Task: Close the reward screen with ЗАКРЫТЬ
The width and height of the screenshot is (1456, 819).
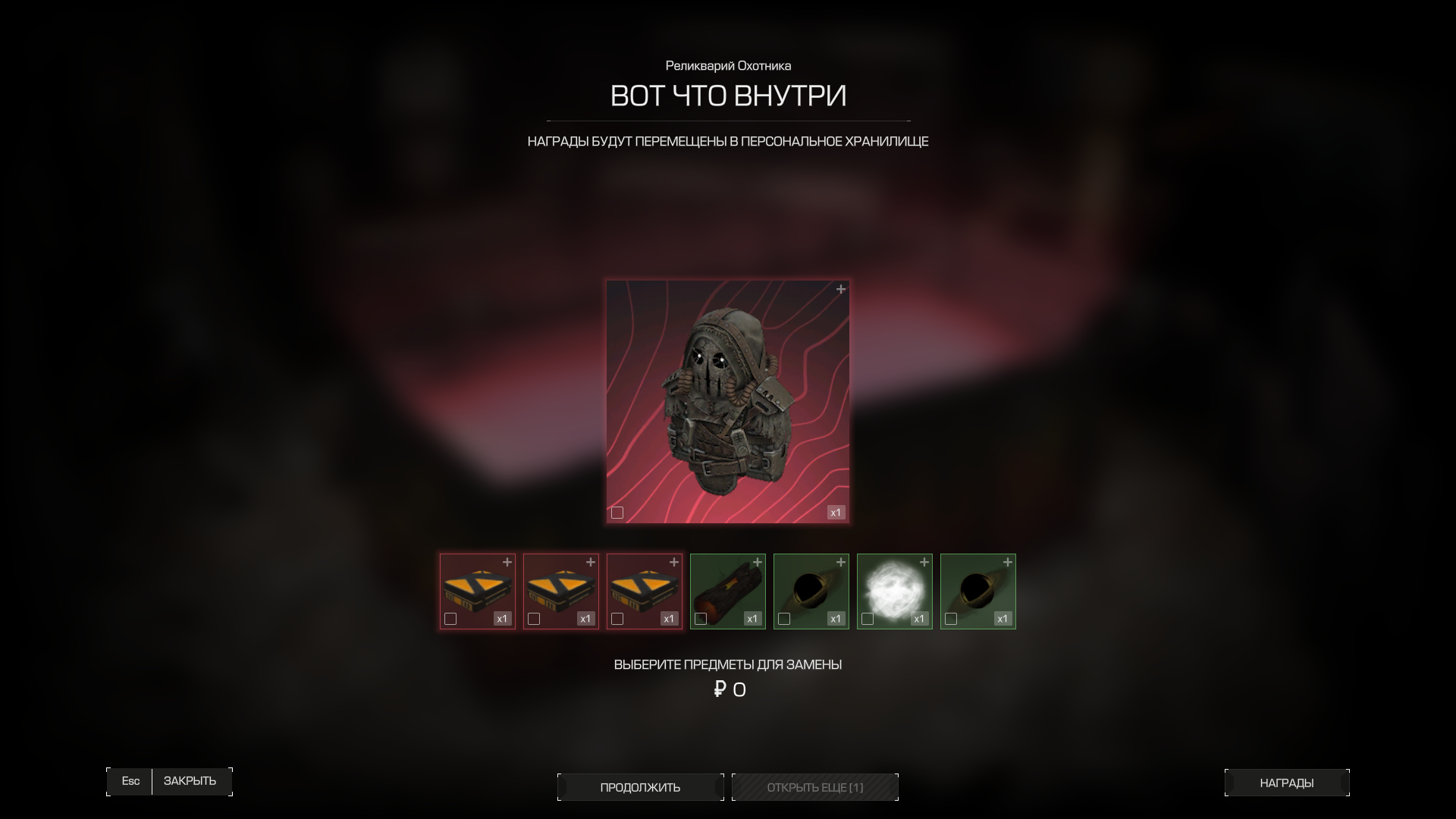Action: [190, 781]
